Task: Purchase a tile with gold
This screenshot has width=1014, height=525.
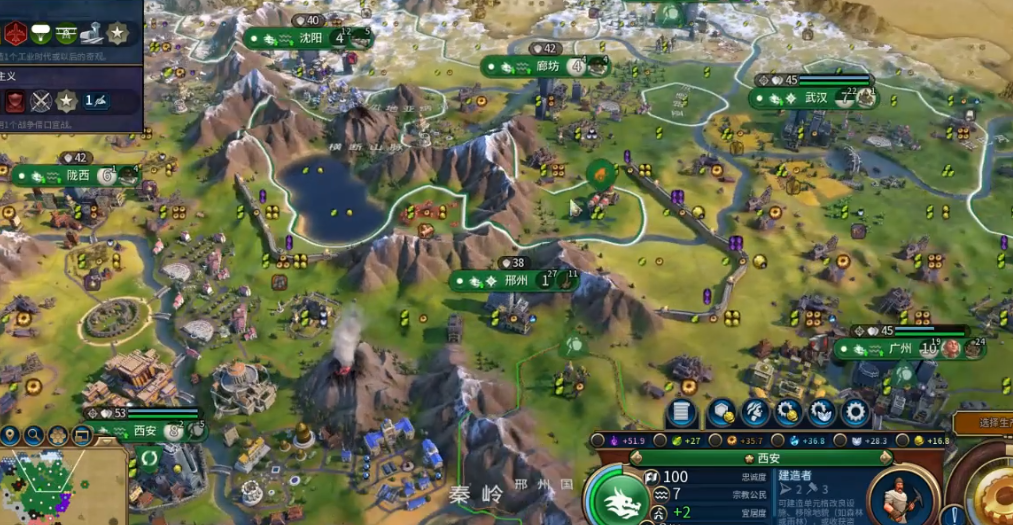Action: pos(721,412)
